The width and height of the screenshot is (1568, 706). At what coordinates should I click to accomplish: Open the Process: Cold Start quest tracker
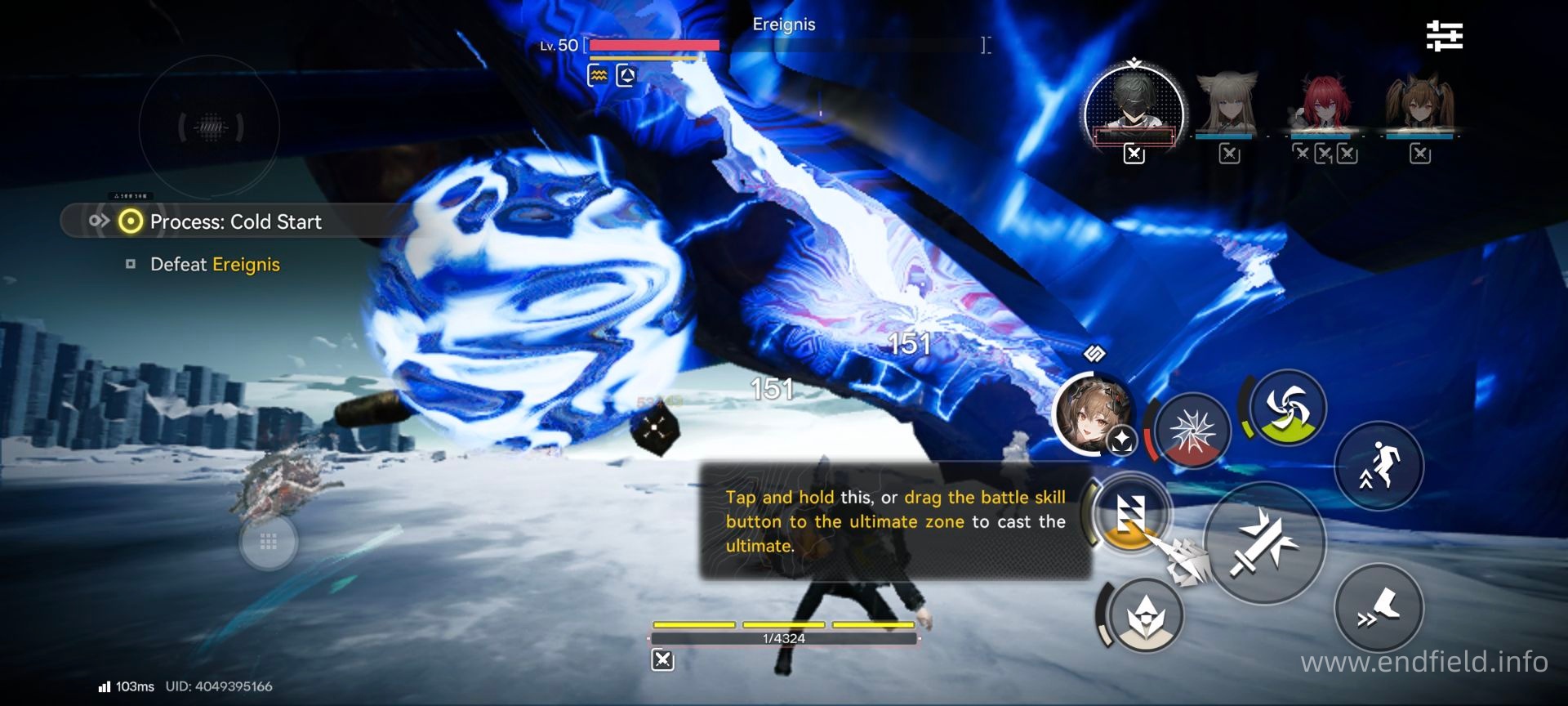coord(235,221)
